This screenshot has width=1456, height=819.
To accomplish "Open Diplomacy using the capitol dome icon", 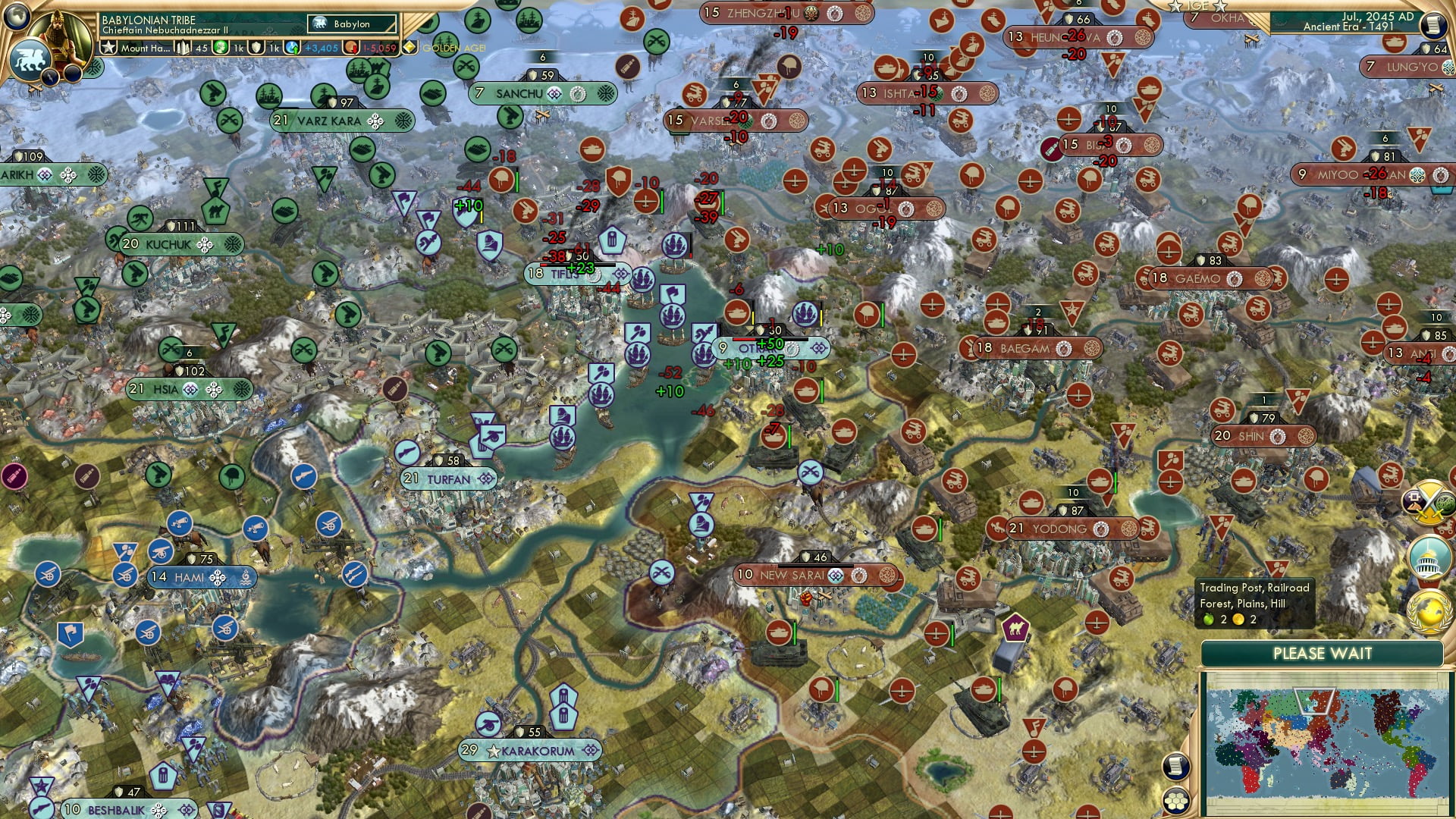I will click(1427, 556).
